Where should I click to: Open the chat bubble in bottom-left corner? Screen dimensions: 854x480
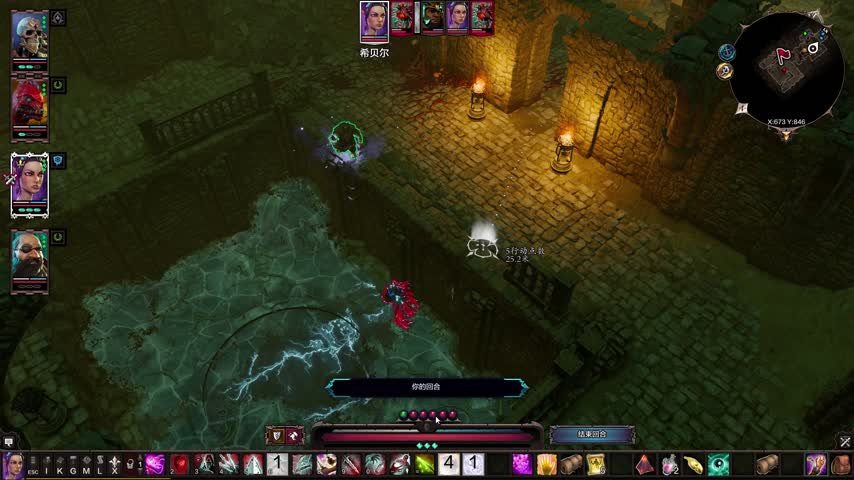(x=9, y=441)
